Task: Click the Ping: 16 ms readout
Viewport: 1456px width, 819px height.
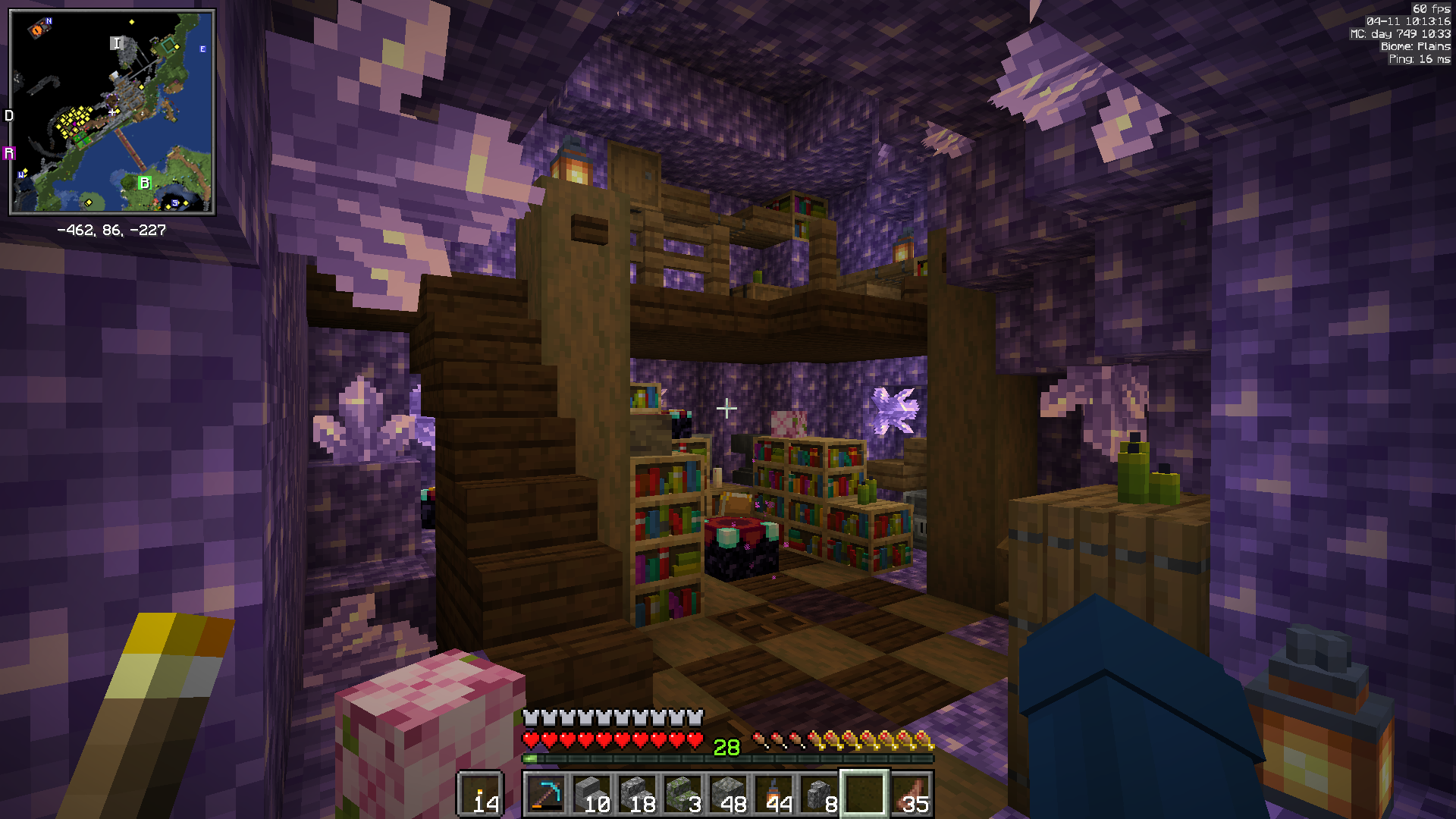Action: click(x=1420, y=58)
